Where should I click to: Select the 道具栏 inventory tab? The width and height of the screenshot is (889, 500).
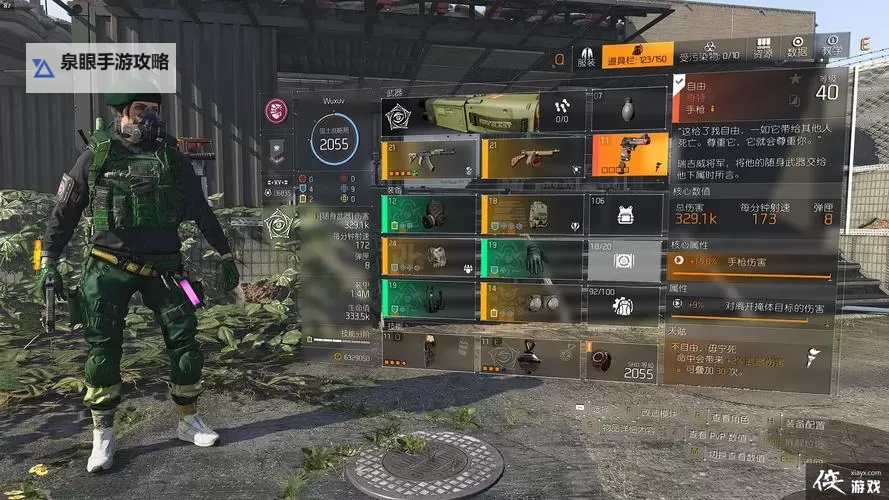tap(636, 55)
